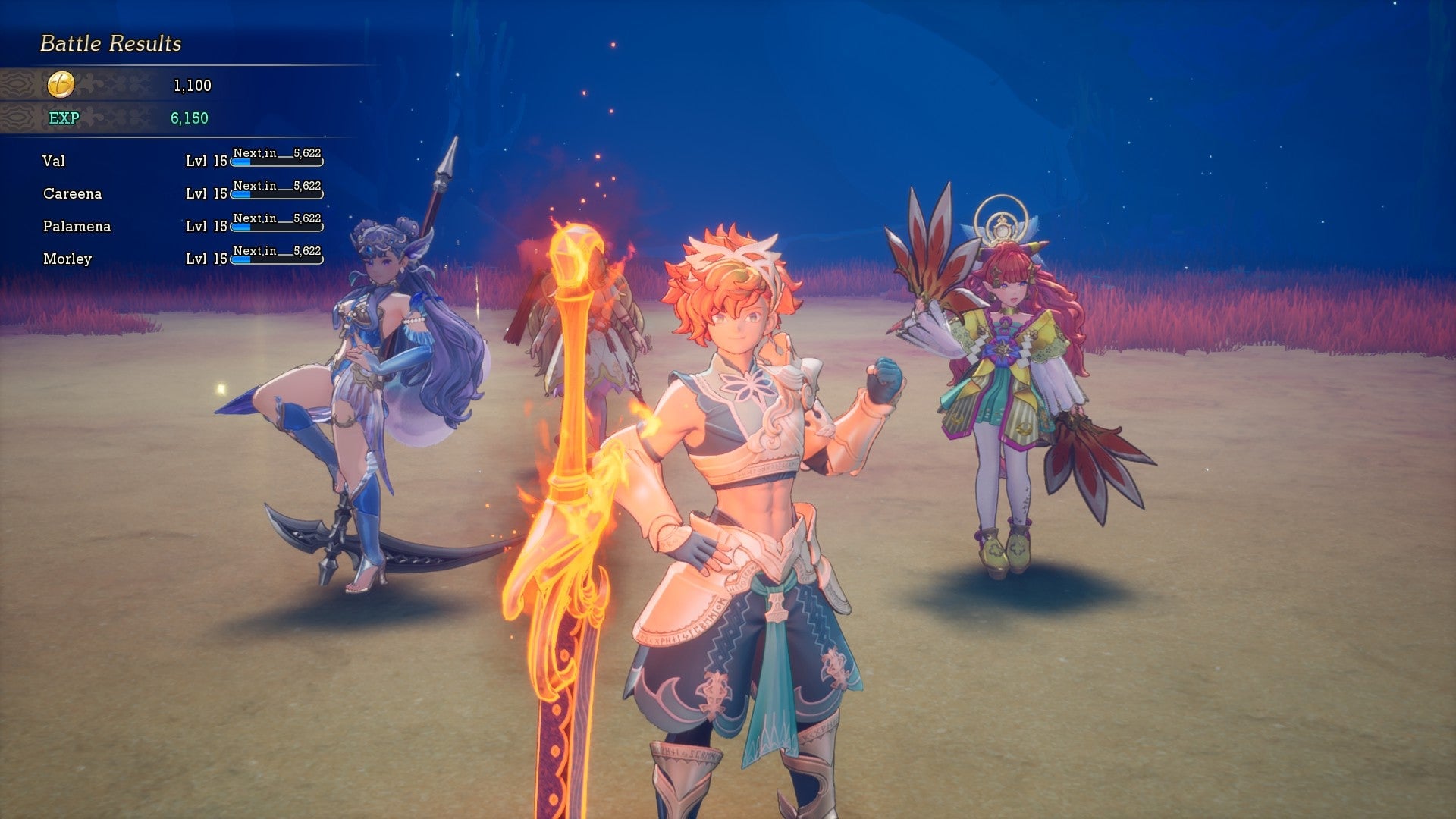The image size is (1456, 819).
Task: Click the Battle Results header
Action: pos(111,43)
